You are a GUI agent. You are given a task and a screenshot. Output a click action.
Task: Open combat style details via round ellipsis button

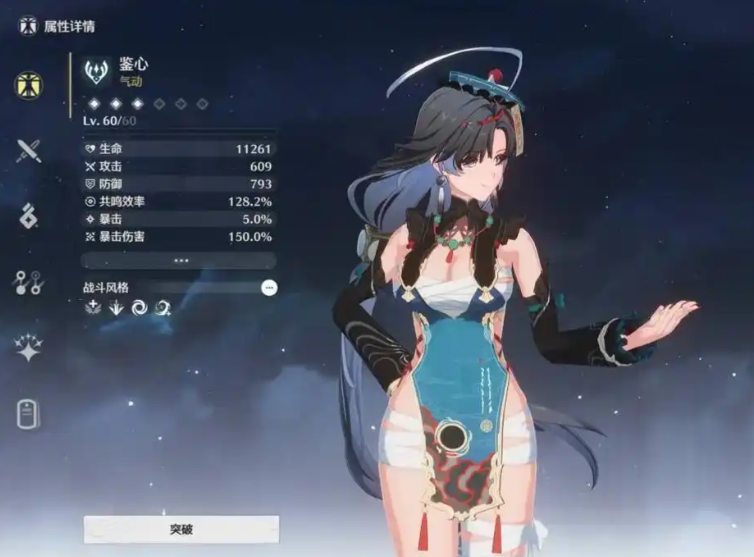268,288
